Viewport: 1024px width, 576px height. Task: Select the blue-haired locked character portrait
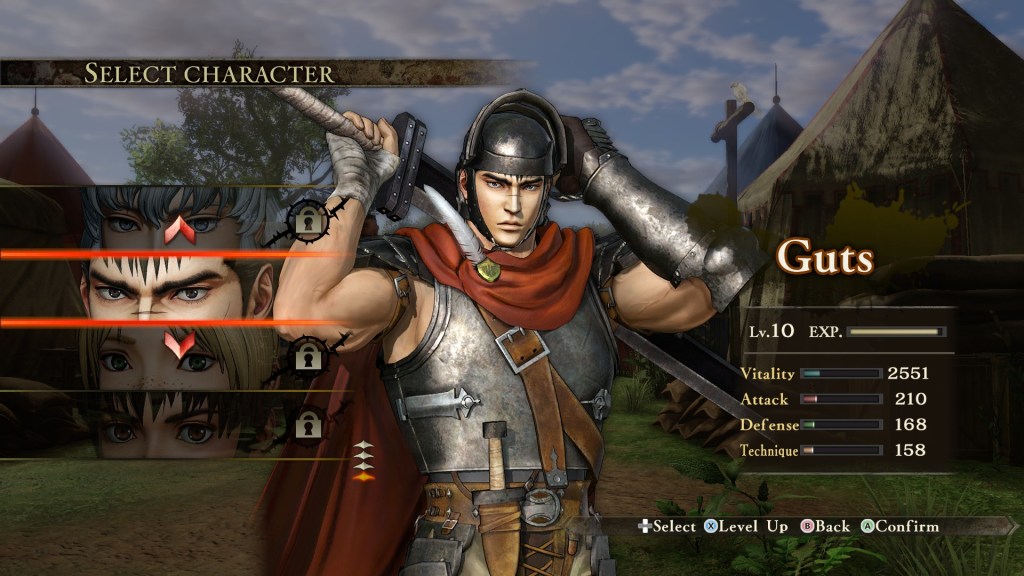[x=180, y=218]
